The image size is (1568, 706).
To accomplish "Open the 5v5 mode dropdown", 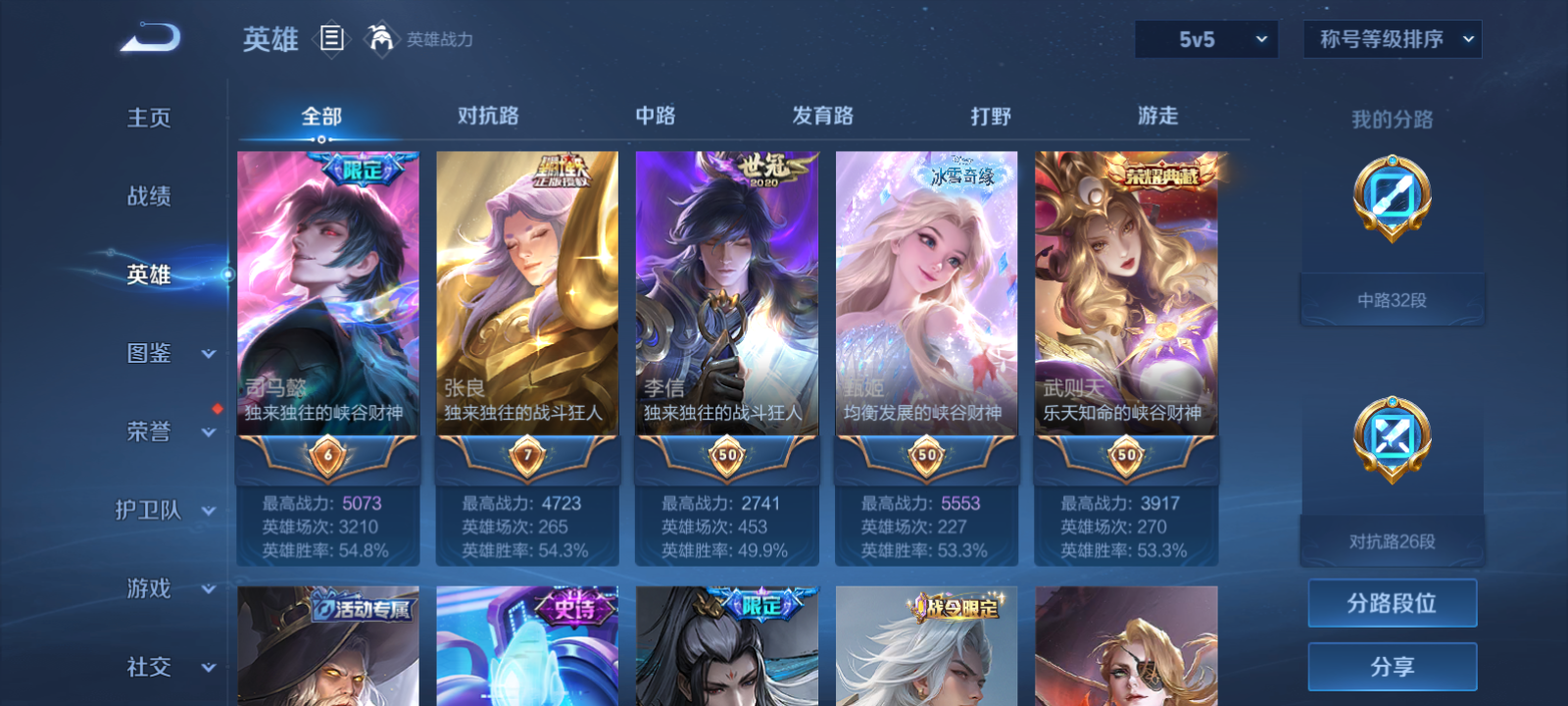I will pos(1206,39).
